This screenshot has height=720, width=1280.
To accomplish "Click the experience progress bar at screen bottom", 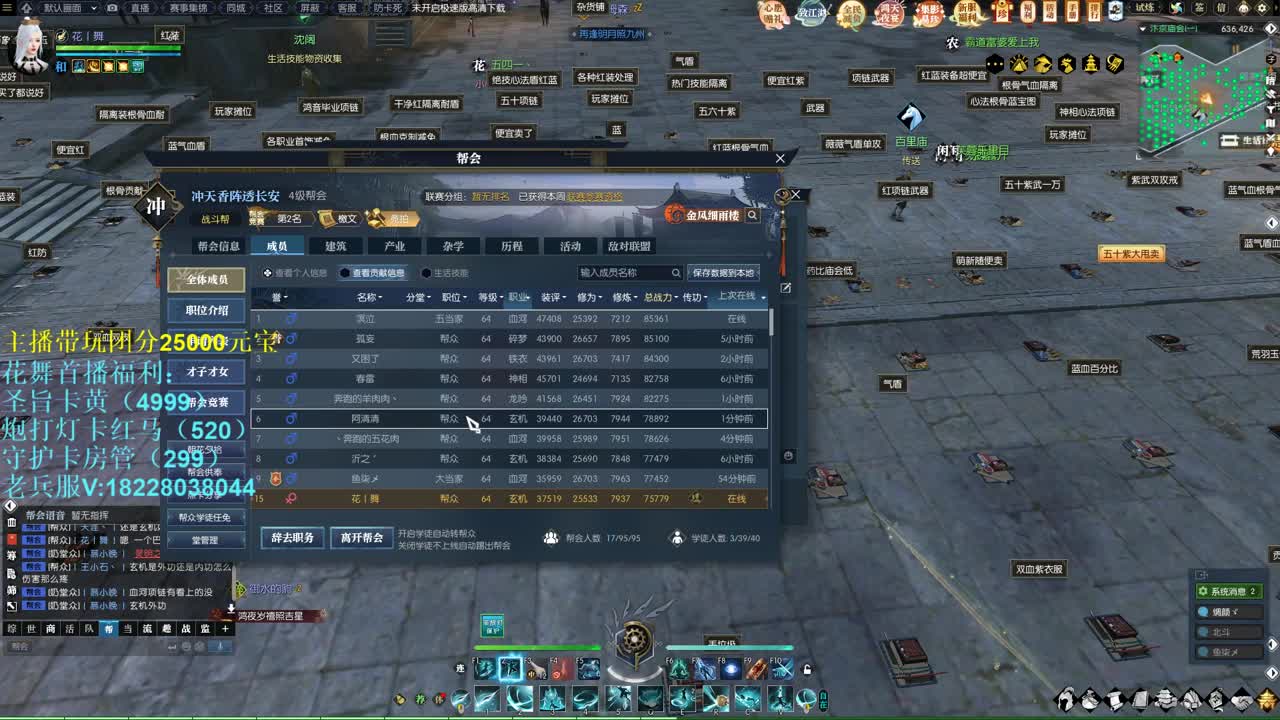I will (x=640, y=714).
